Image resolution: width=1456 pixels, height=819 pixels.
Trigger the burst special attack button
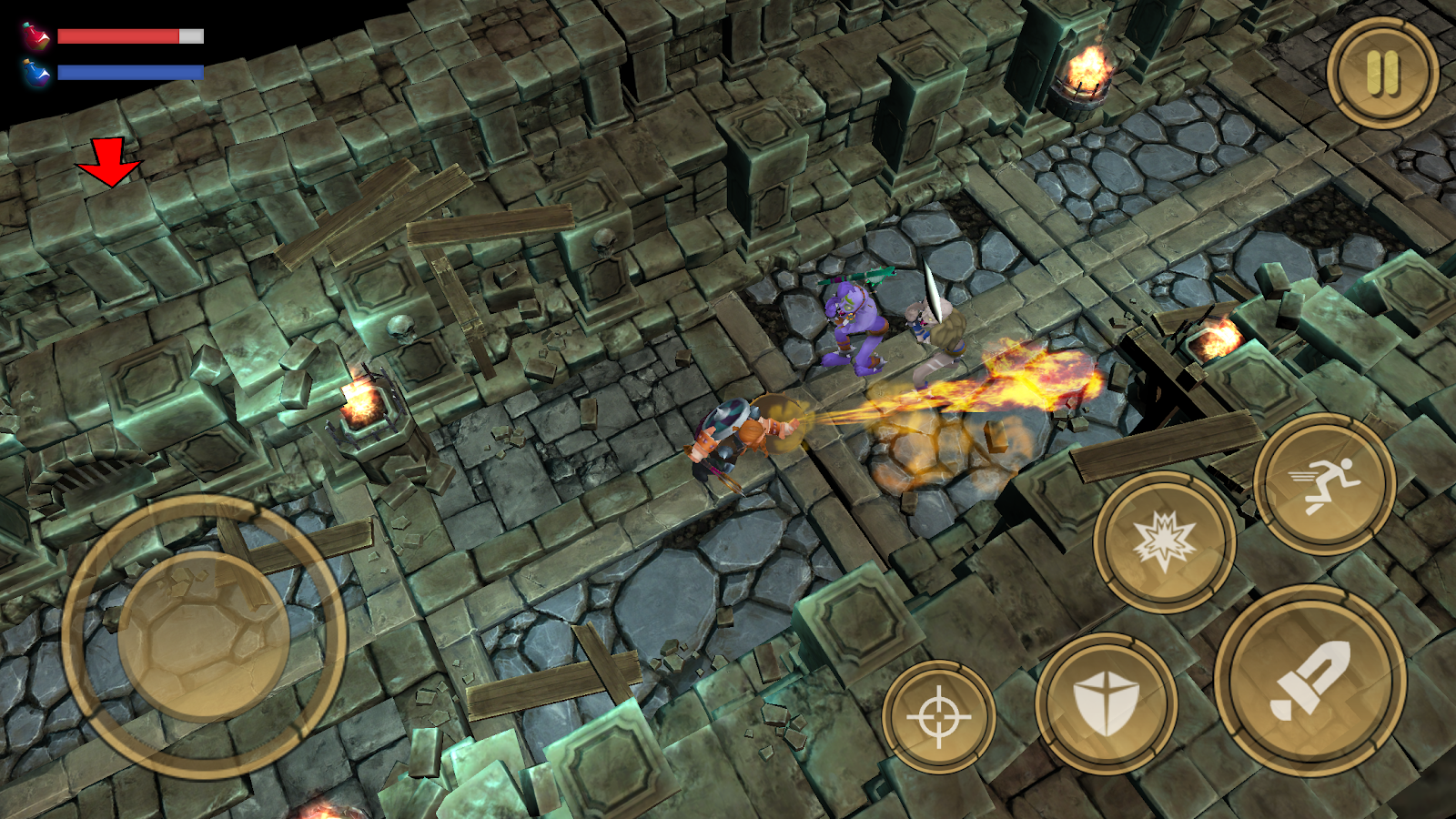pyautogui.click(x=1164, y=542)
